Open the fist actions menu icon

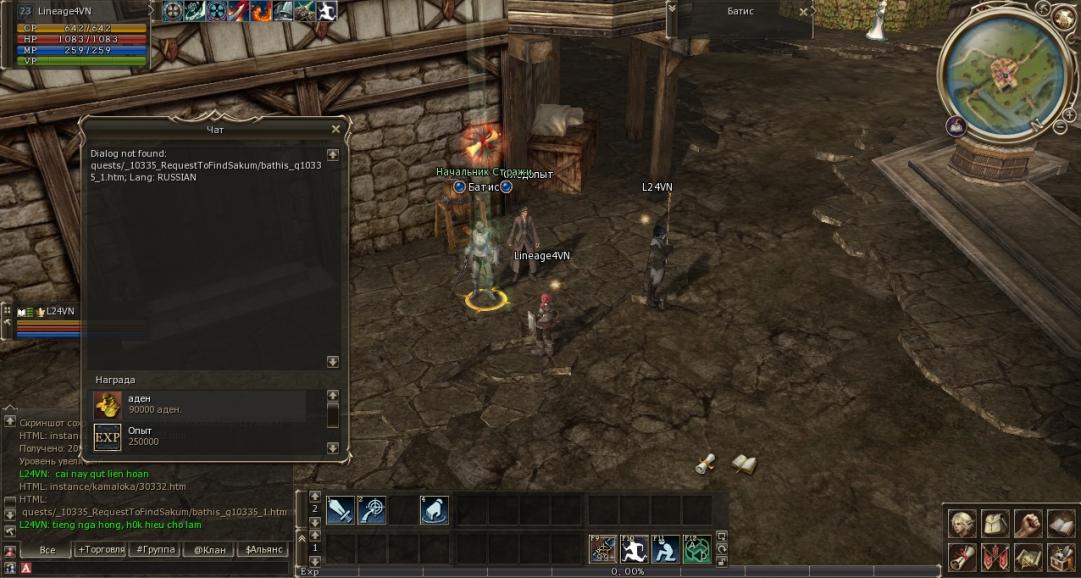pos(1028,523)
